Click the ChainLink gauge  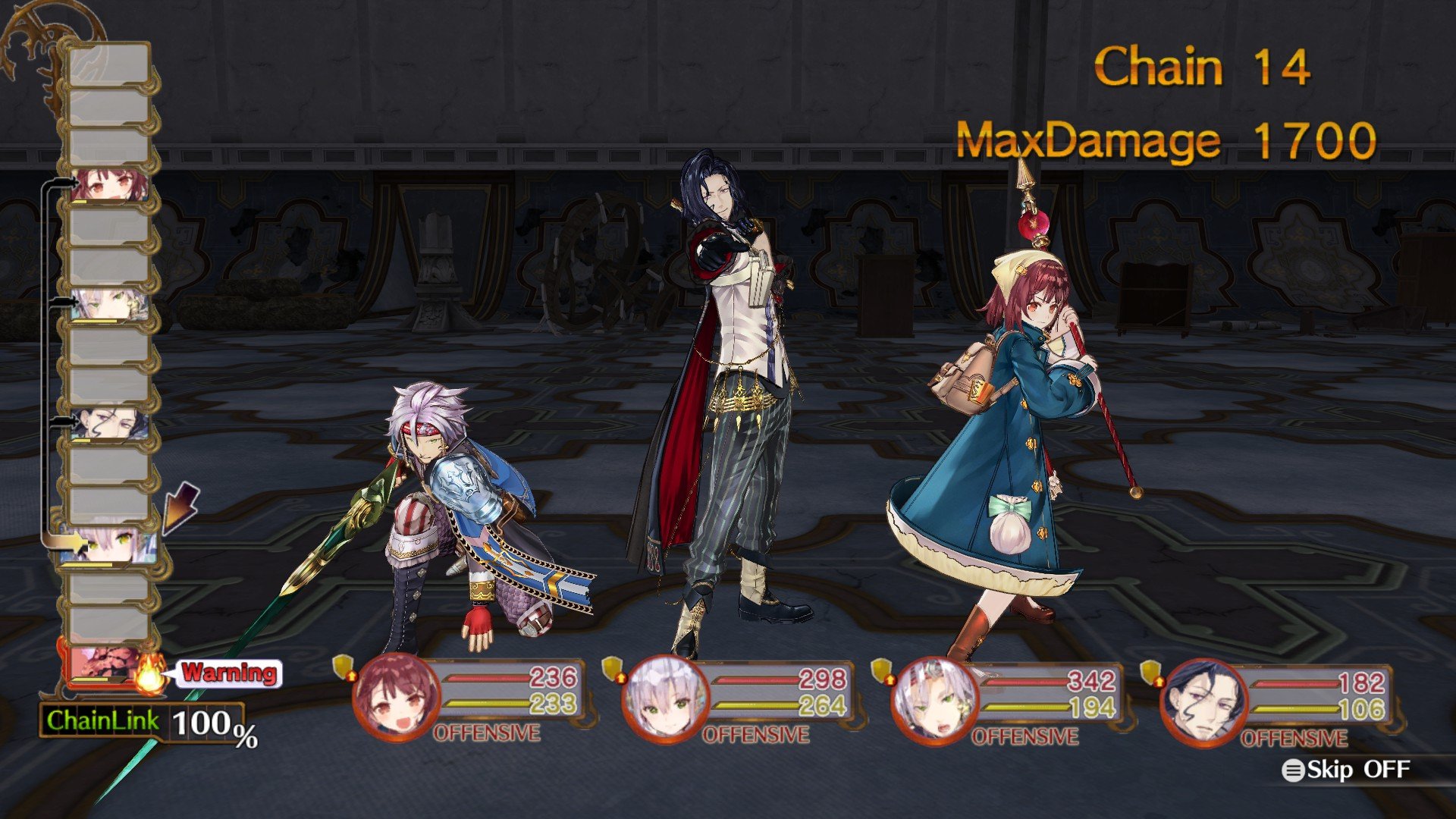click(x=144, y=722)
